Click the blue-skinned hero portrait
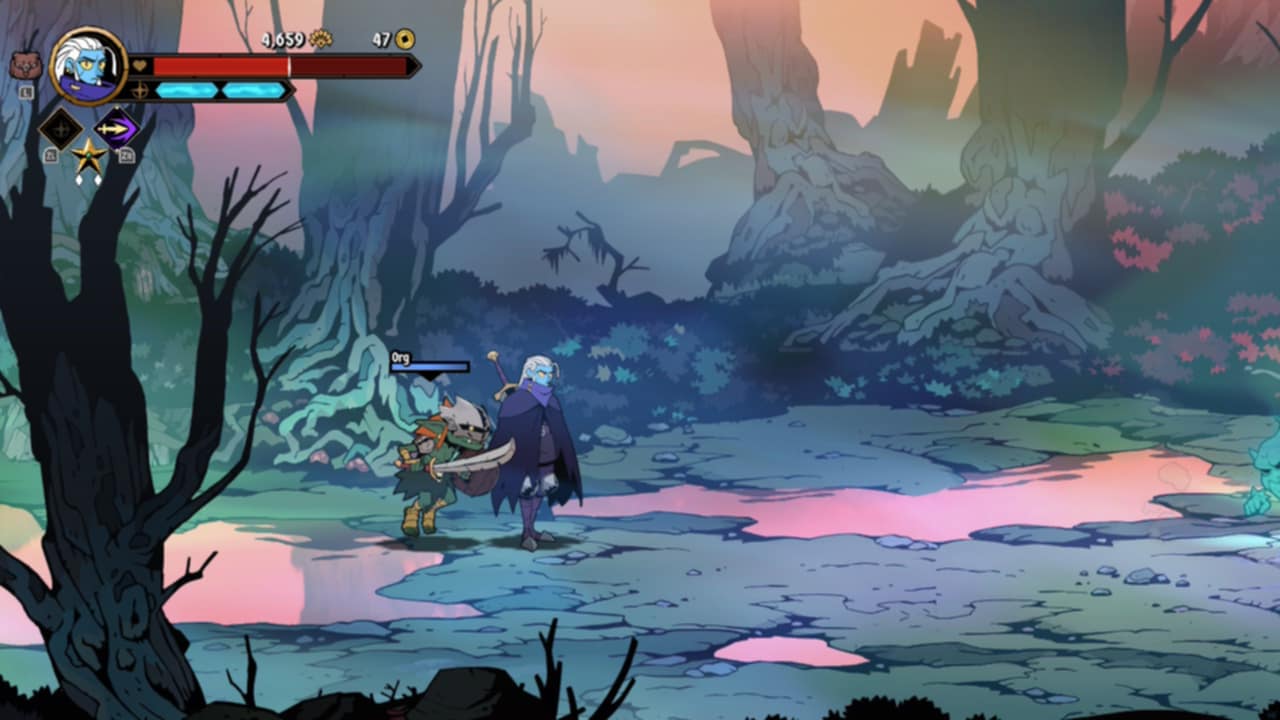Viewport: 1280px width, 720px height. 88,66
